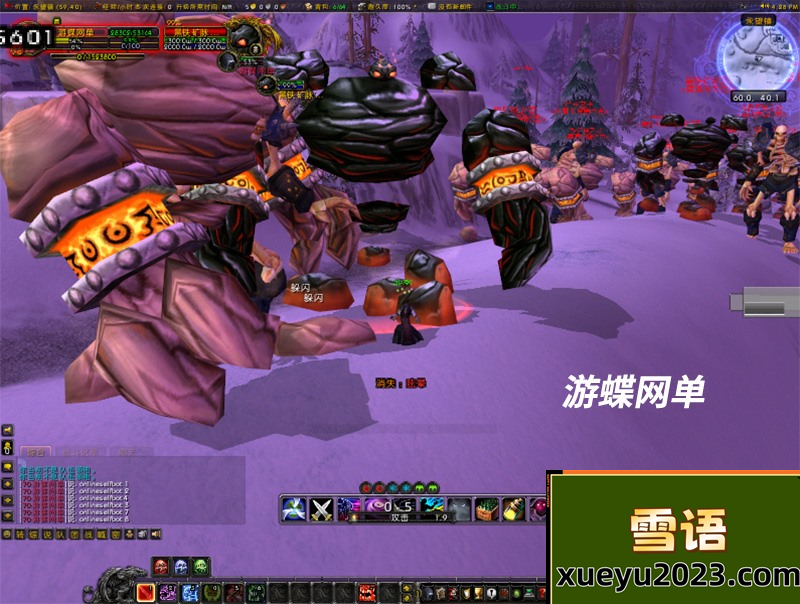Activate the crossed swords ability
The width and height of the screenshot is (800, 604).
[321, 509]
